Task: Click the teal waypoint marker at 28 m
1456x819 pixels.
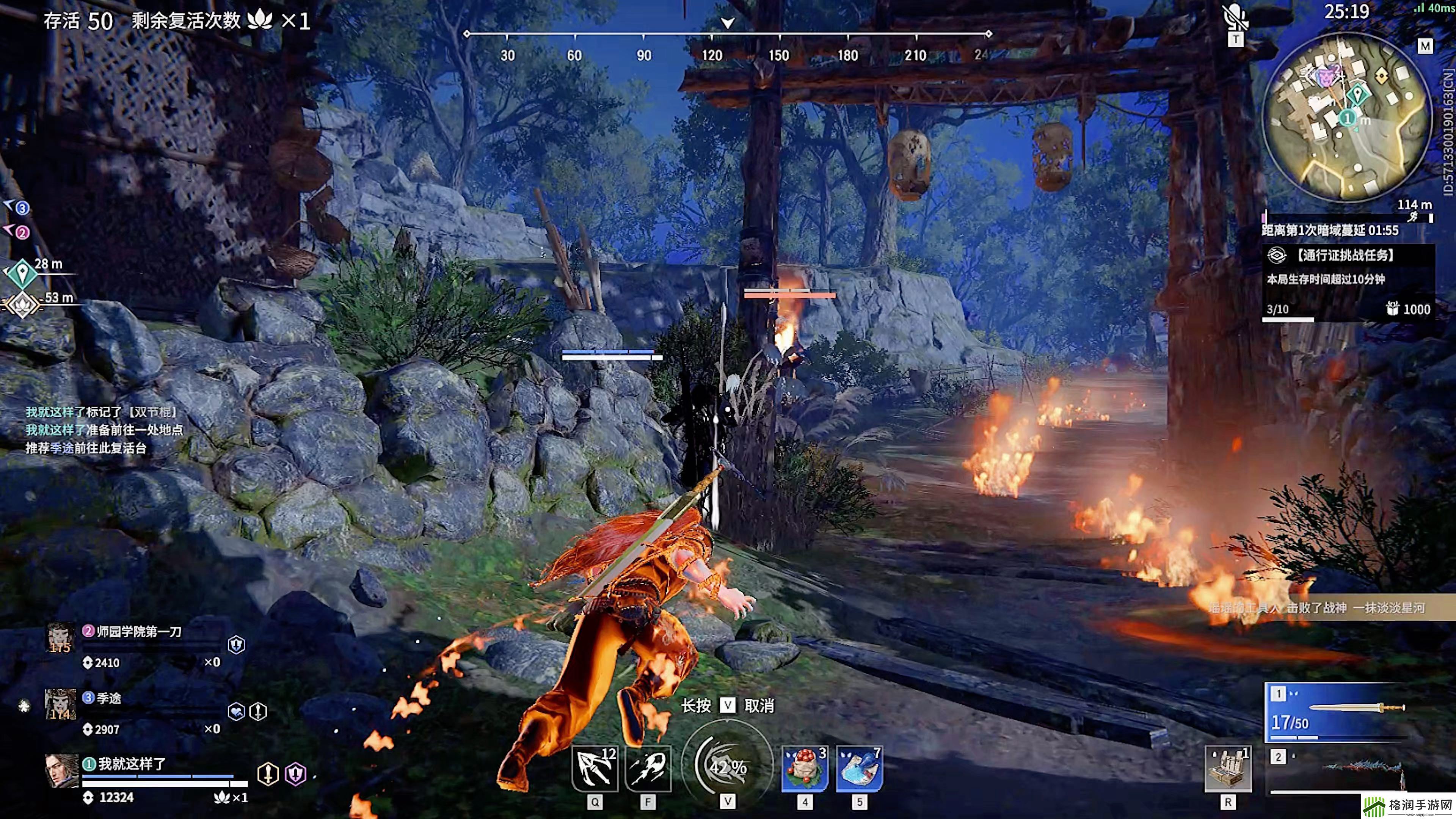Action: click(22, 273)
